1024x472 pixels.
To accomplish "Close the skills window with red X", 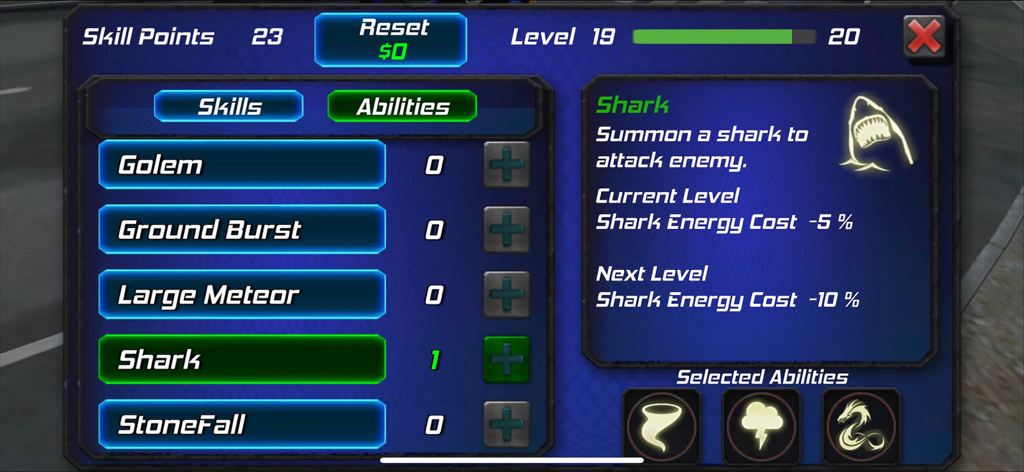I will click(924, 38).
